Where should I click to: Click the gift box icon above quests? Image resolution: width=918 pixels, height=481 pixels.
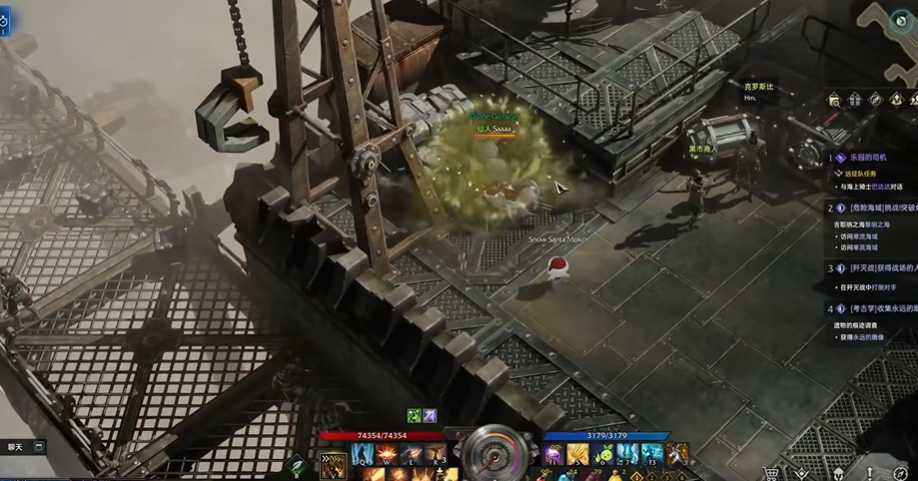[854, 99]
